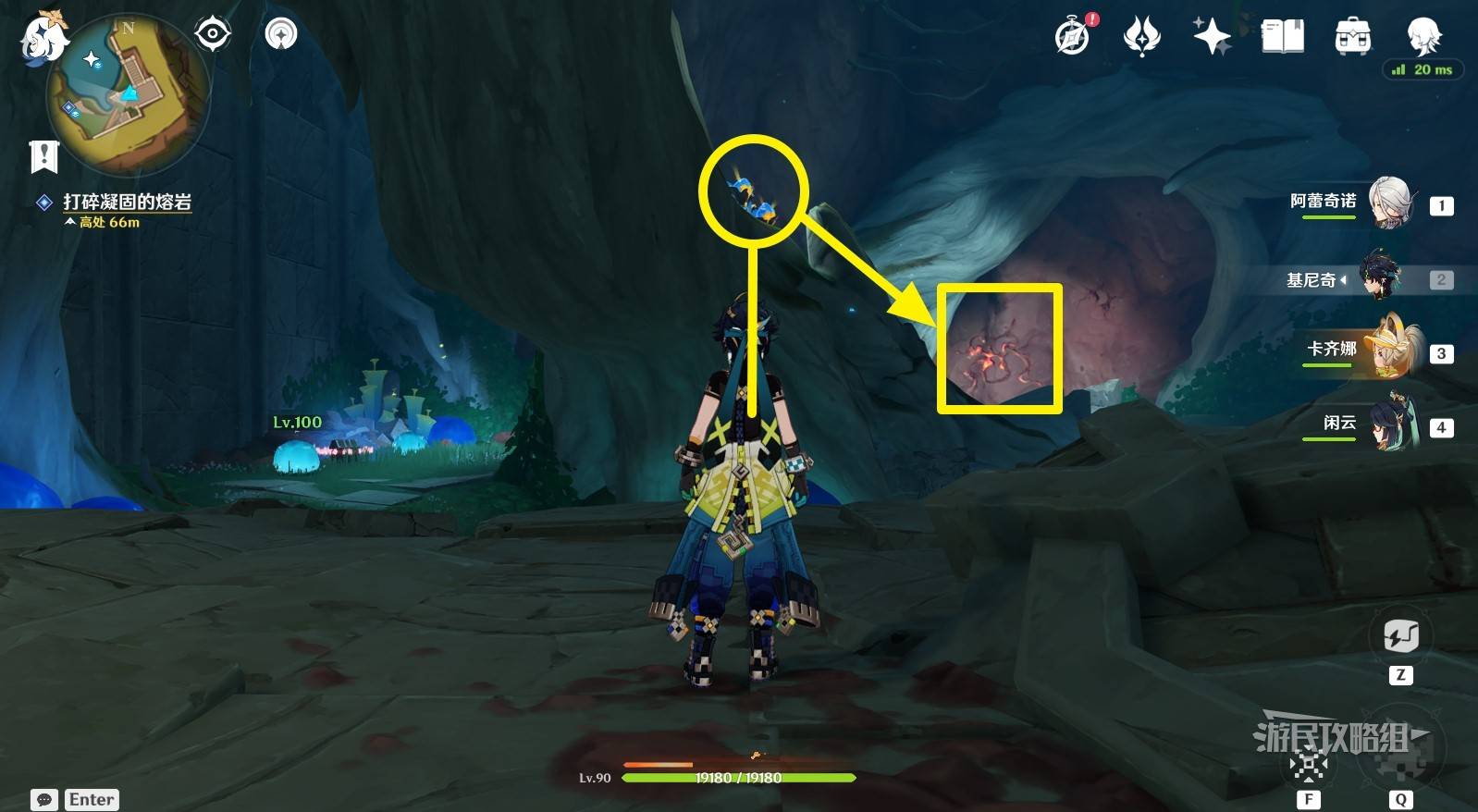Open the chat speech bubble icon
Screen dimensions: 1478x812
[x=43, y=799]
